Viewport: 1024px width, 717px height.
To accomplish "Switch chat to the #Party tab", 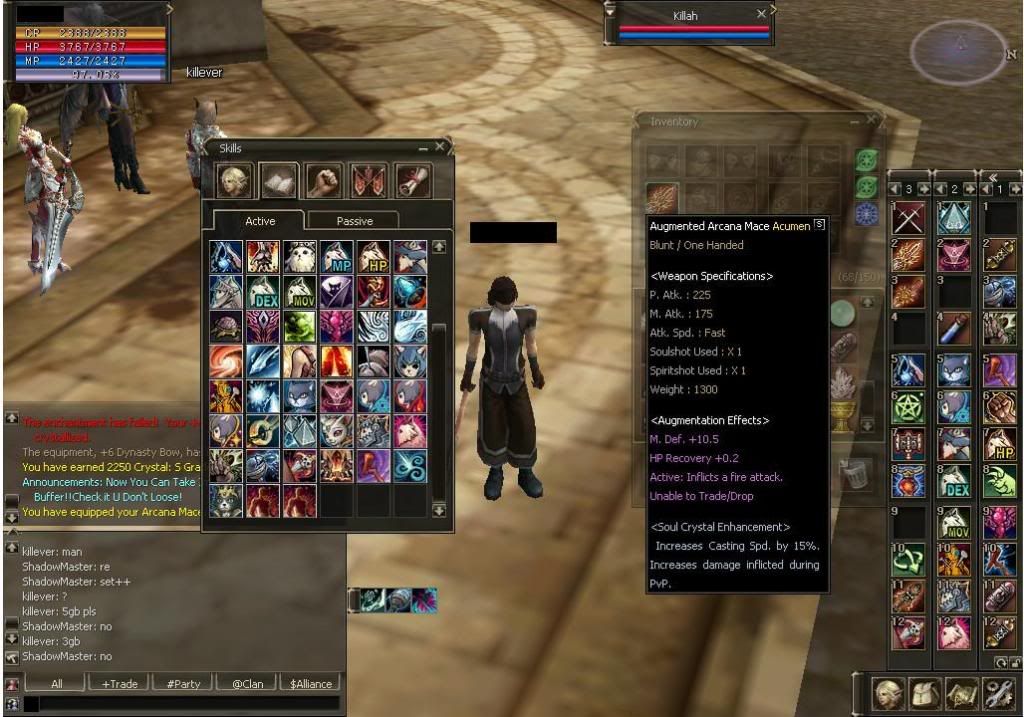I will 183,684.
